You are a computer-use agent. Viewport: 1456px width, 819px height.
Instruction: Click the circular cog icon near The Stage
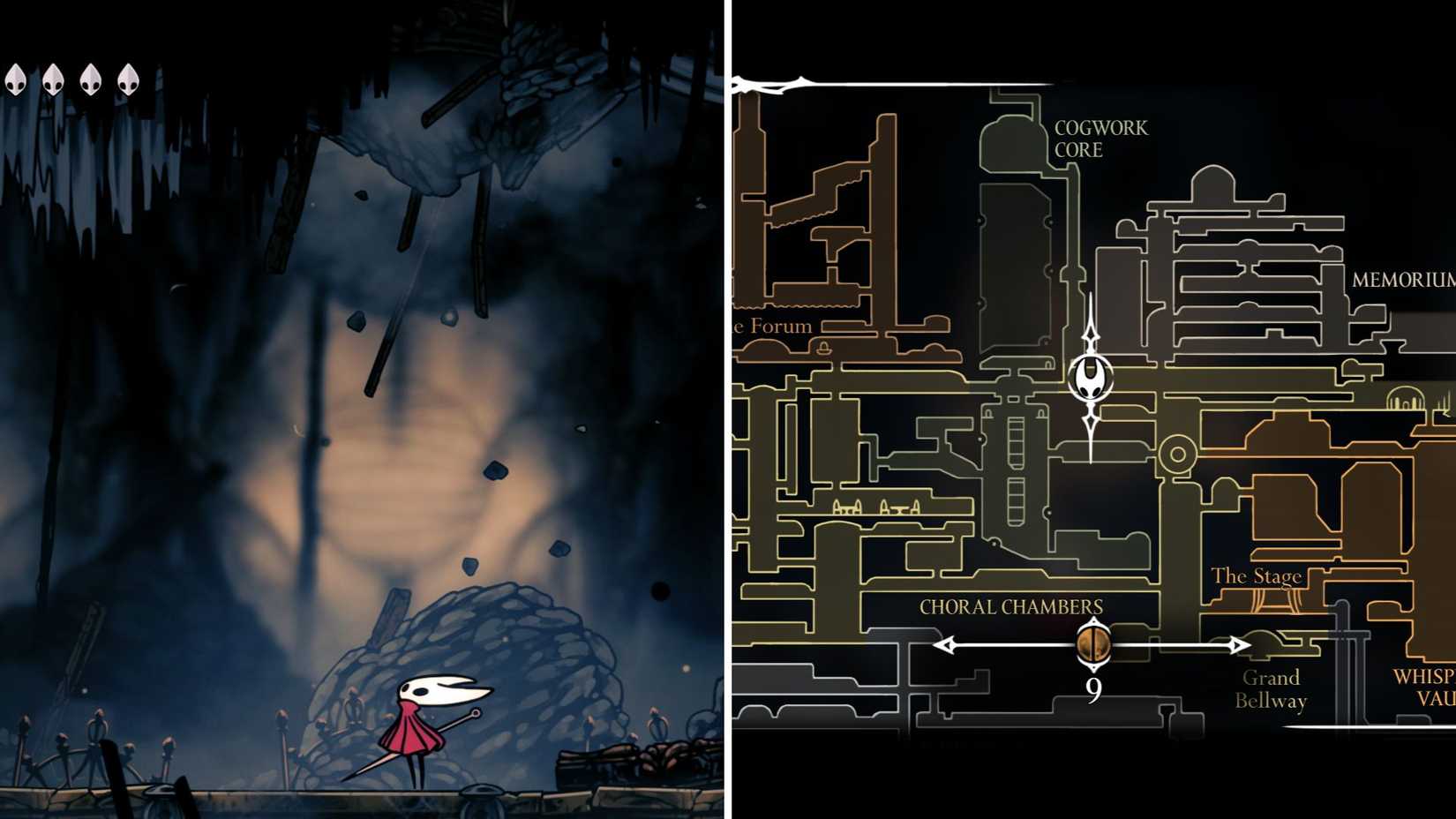click(1179, 452)
